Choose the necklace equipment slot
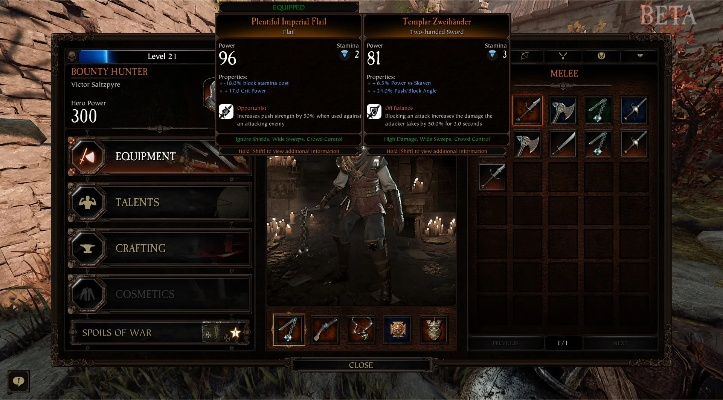The width and height of the screenshot is (723, 400). [x=361, y=329]
